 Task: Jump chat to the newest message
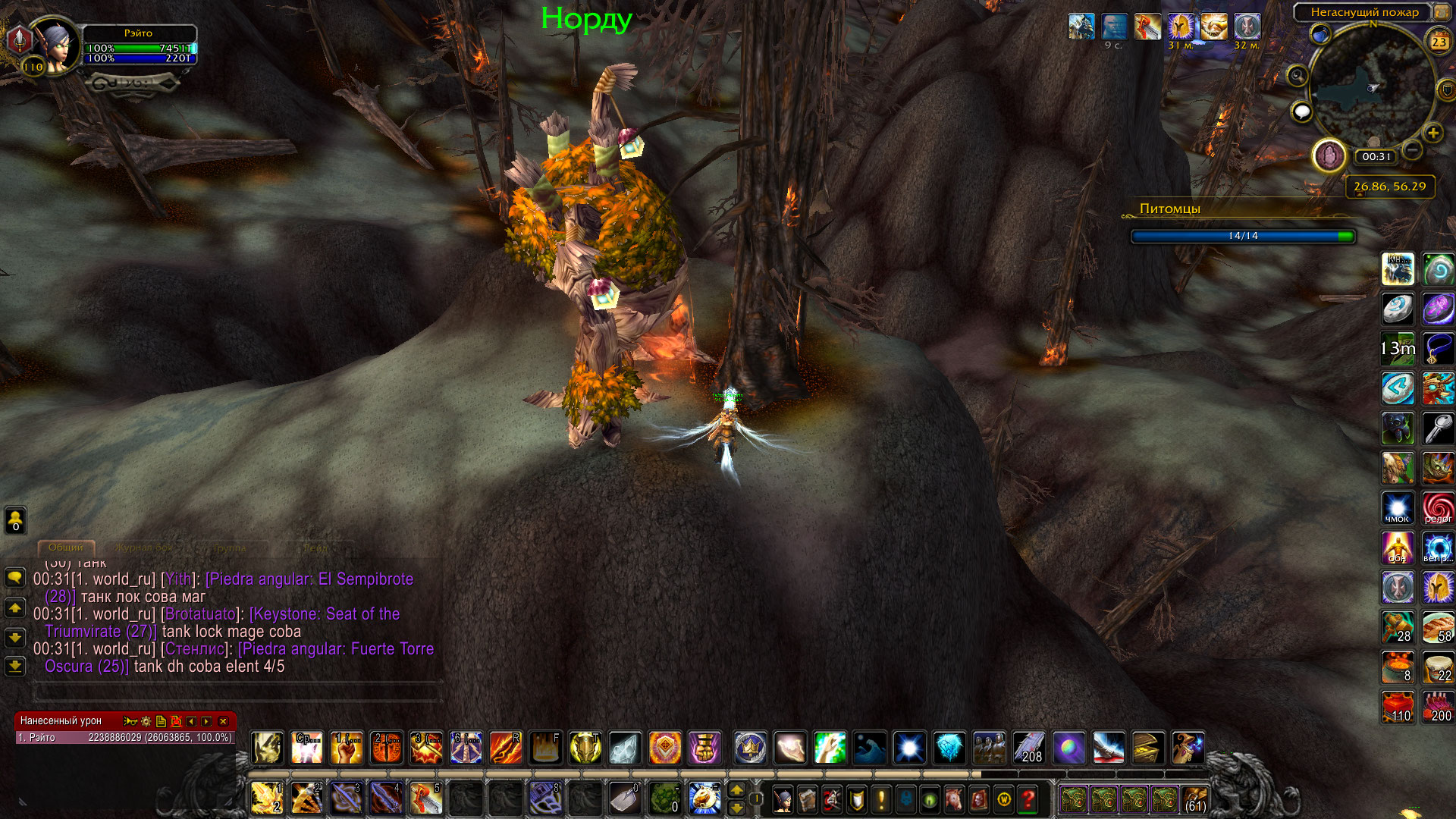pyautogui.click(x=15, y=666)
